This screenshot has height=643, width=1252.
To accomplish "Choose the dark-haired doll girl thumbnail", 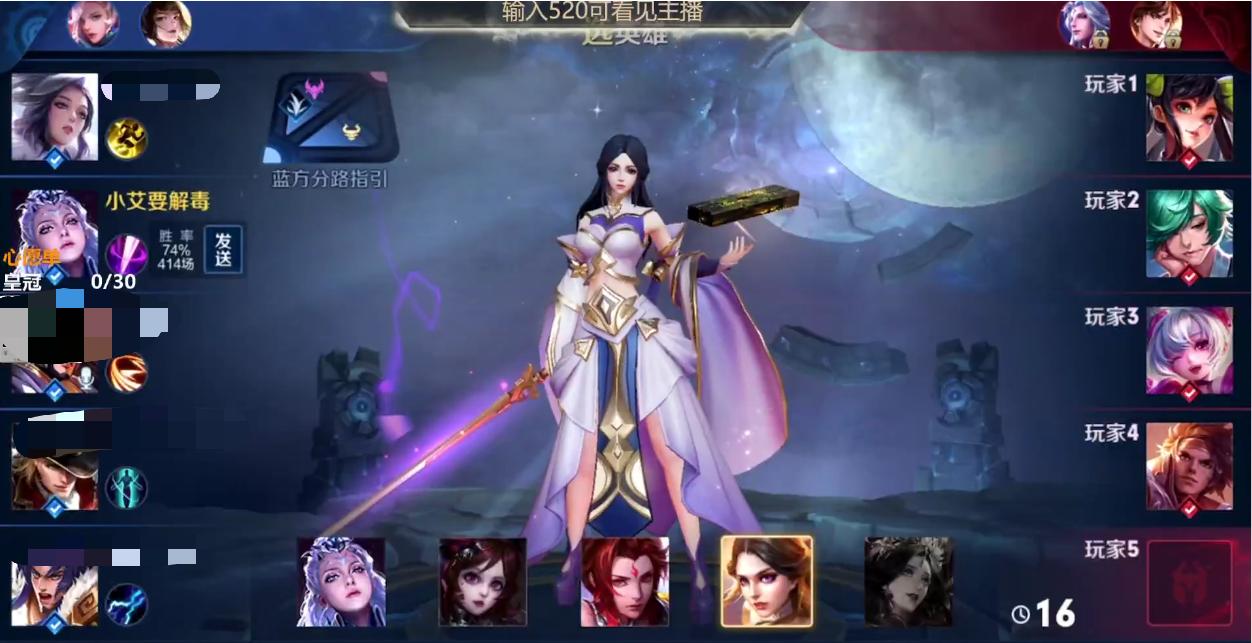I will pyautogui.click(x=483, y=582).
